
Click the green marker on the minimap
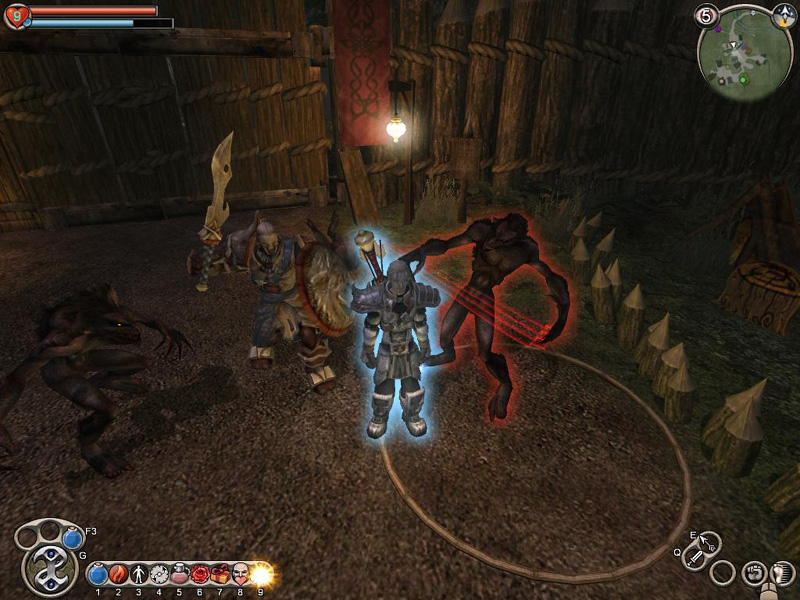(x=743, y=77)
